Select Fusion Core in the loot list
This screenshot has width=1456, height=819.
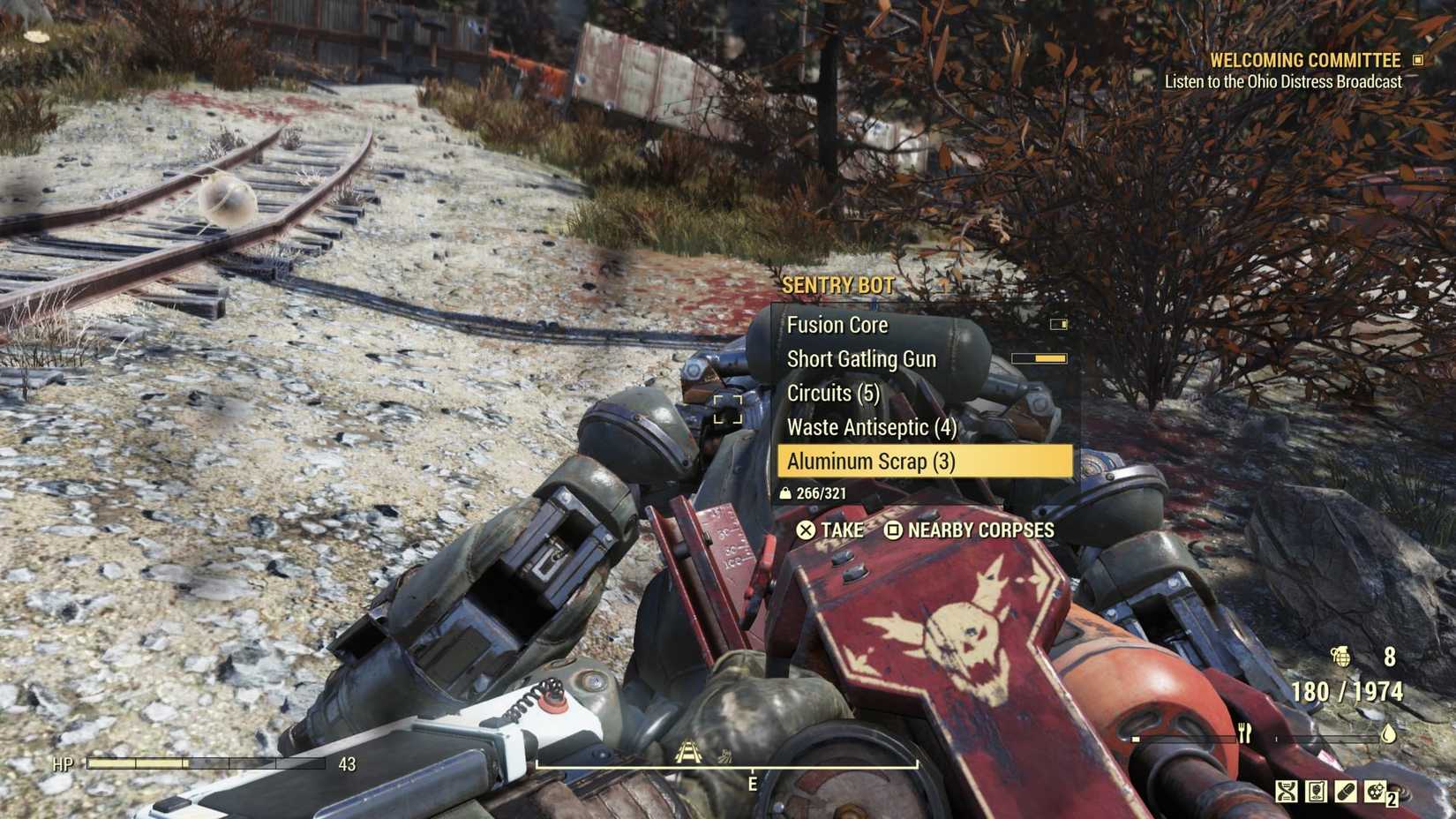tap(838, 325)
